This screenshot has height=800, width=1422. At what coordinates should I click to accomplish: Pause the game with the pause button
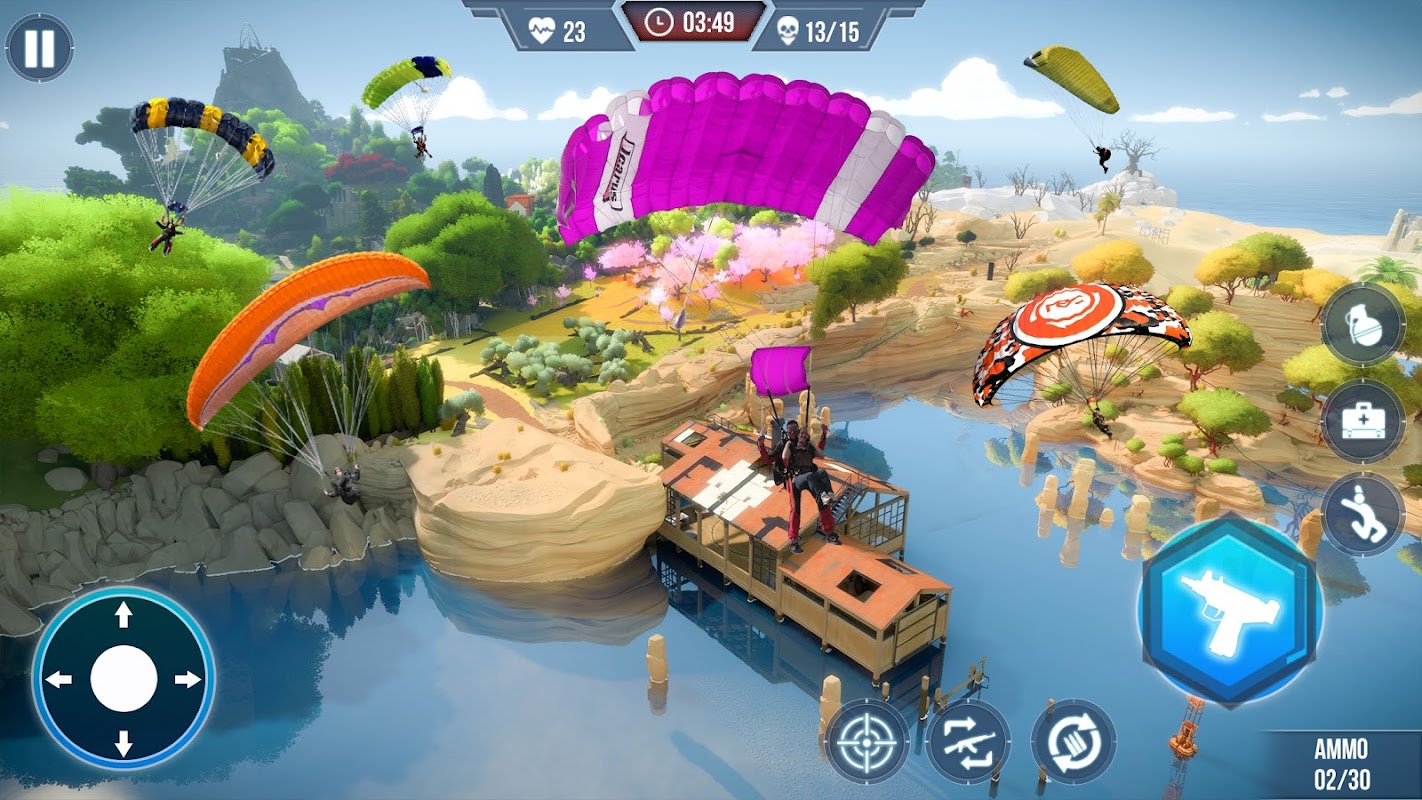[x=40, y=48]
